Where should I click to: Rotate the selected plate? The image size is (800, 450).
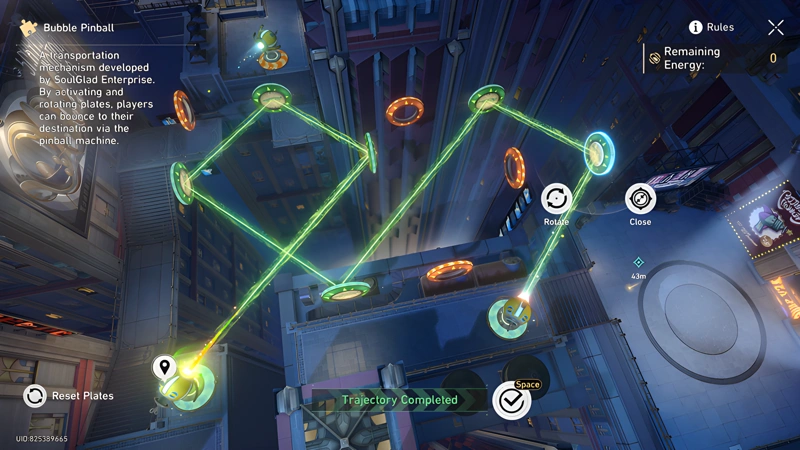tap(556, 199)
